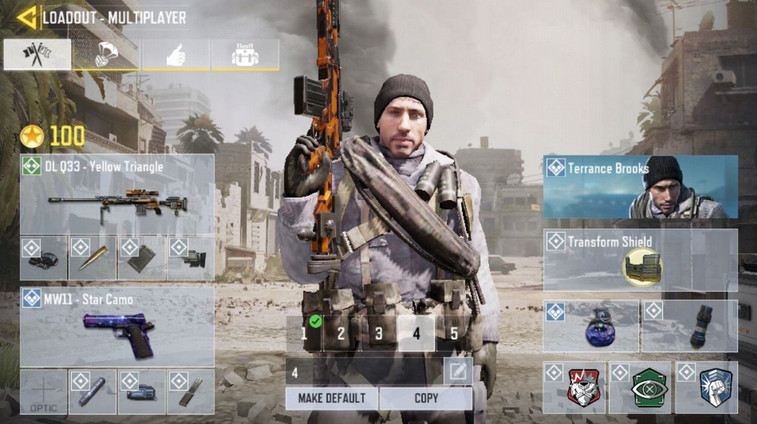Screen dimensions: 757x424
Task: Switch to loadout slot 2
Action: click(341, 333)
